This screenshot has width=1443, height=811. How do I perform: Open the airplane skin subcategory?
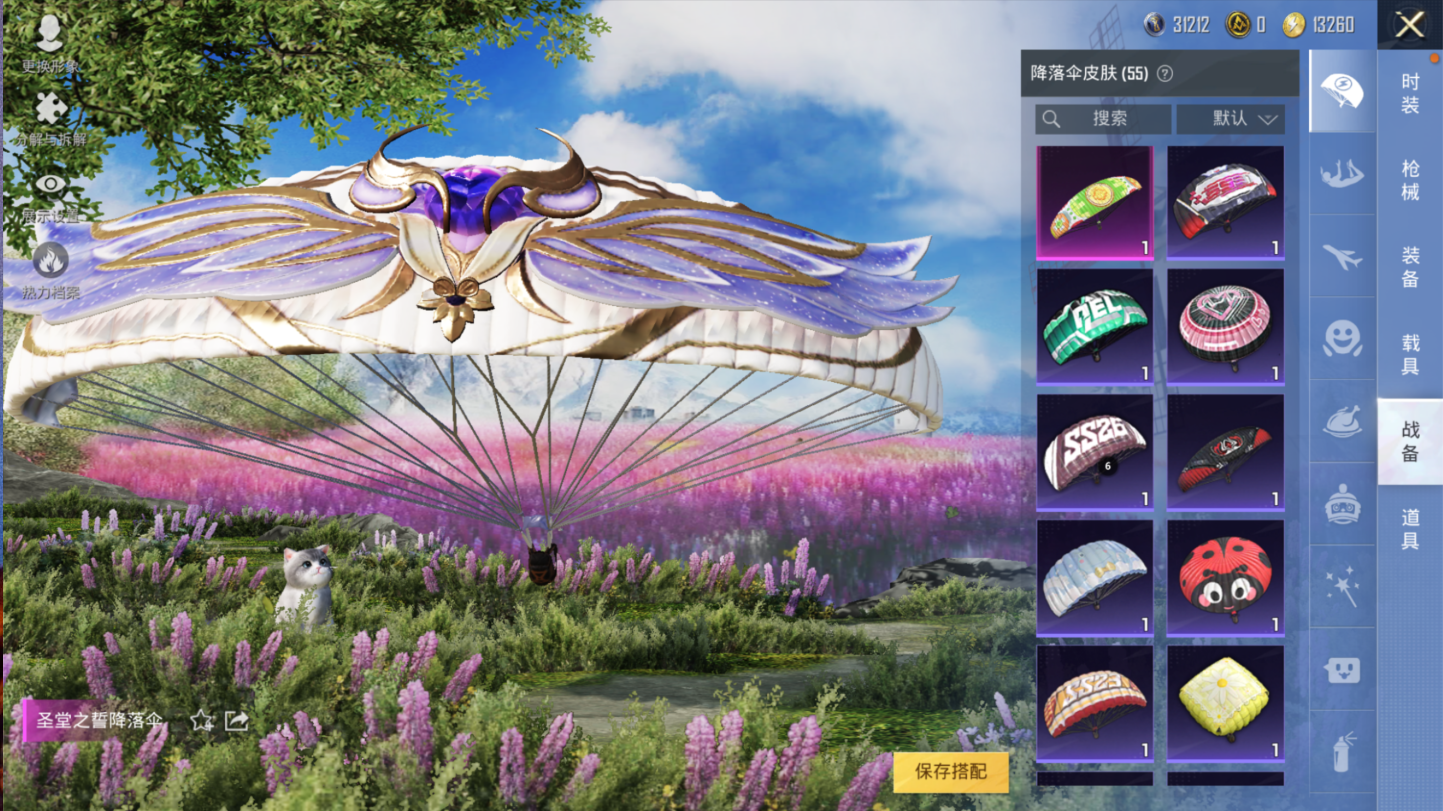coord(1342,257)
